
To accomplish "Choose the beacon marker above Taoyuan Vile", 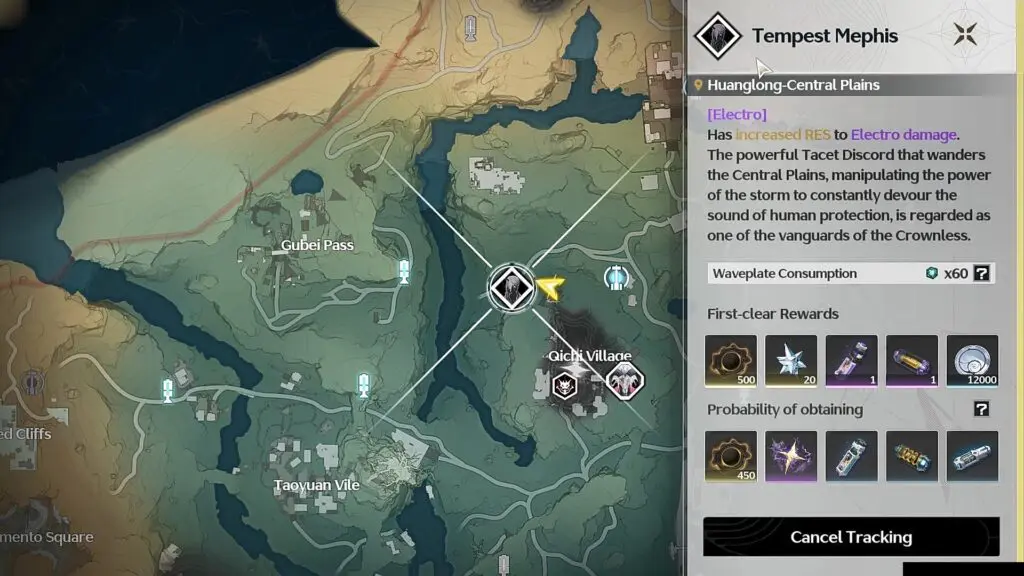I will click(363, 383).
